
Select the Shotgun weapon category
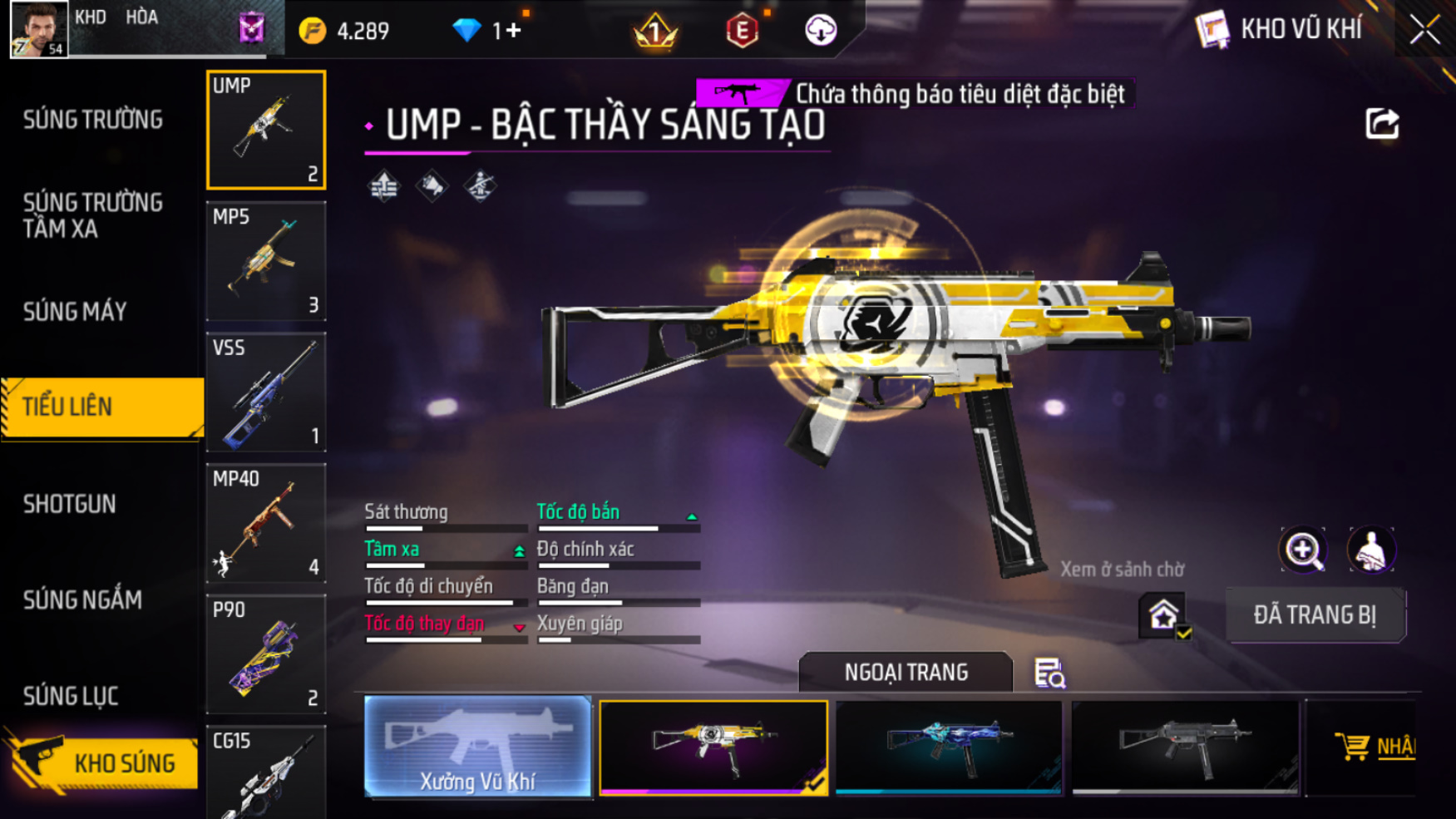click(70, 504)
